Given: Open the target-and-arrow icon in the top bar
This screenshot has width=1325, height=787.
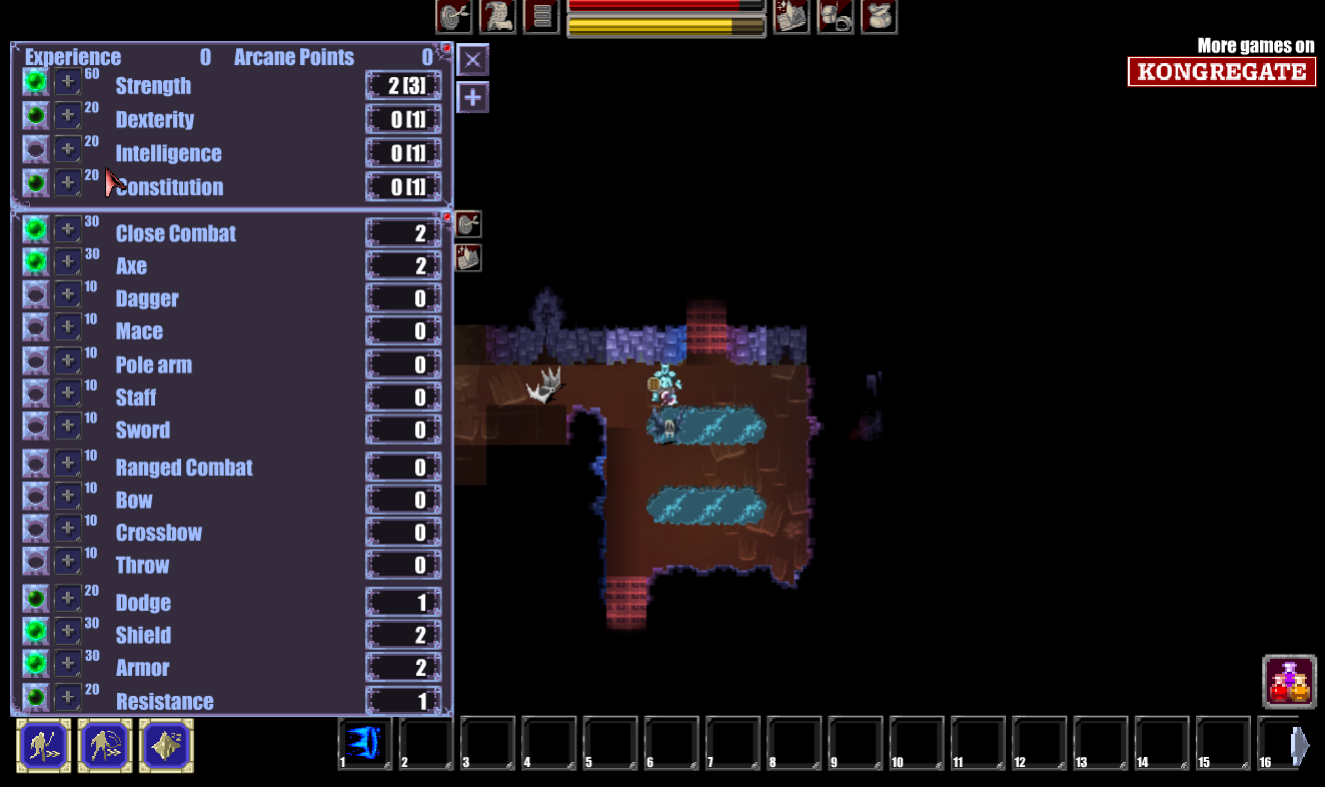Looking at the screenshot, I should point(454,16).
